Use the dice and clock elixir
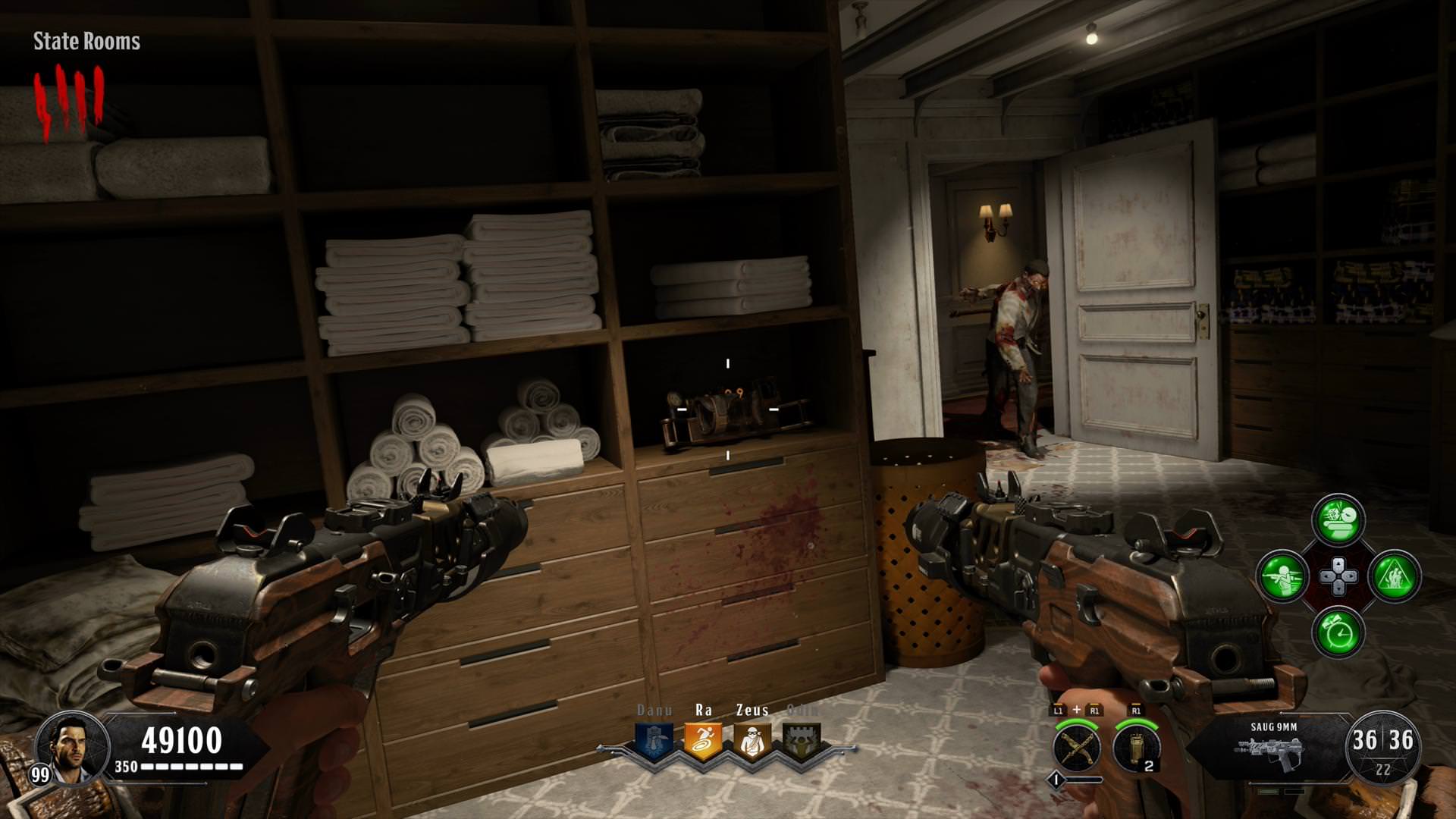 coord(1338,520)
